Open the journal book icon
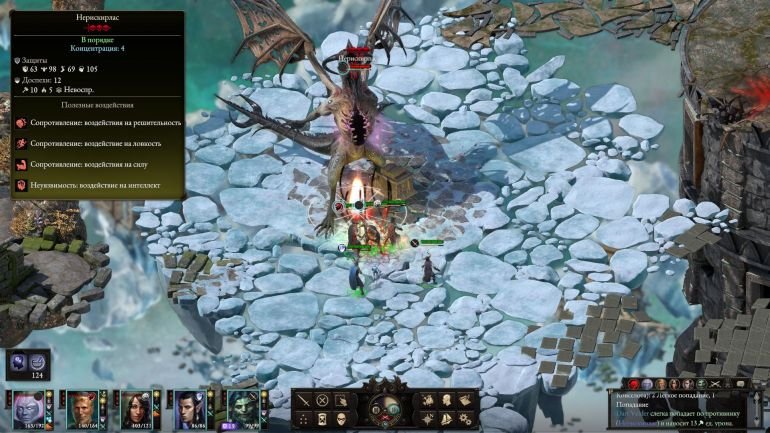This screenshot has width=770, height=433. coord(466,401)
